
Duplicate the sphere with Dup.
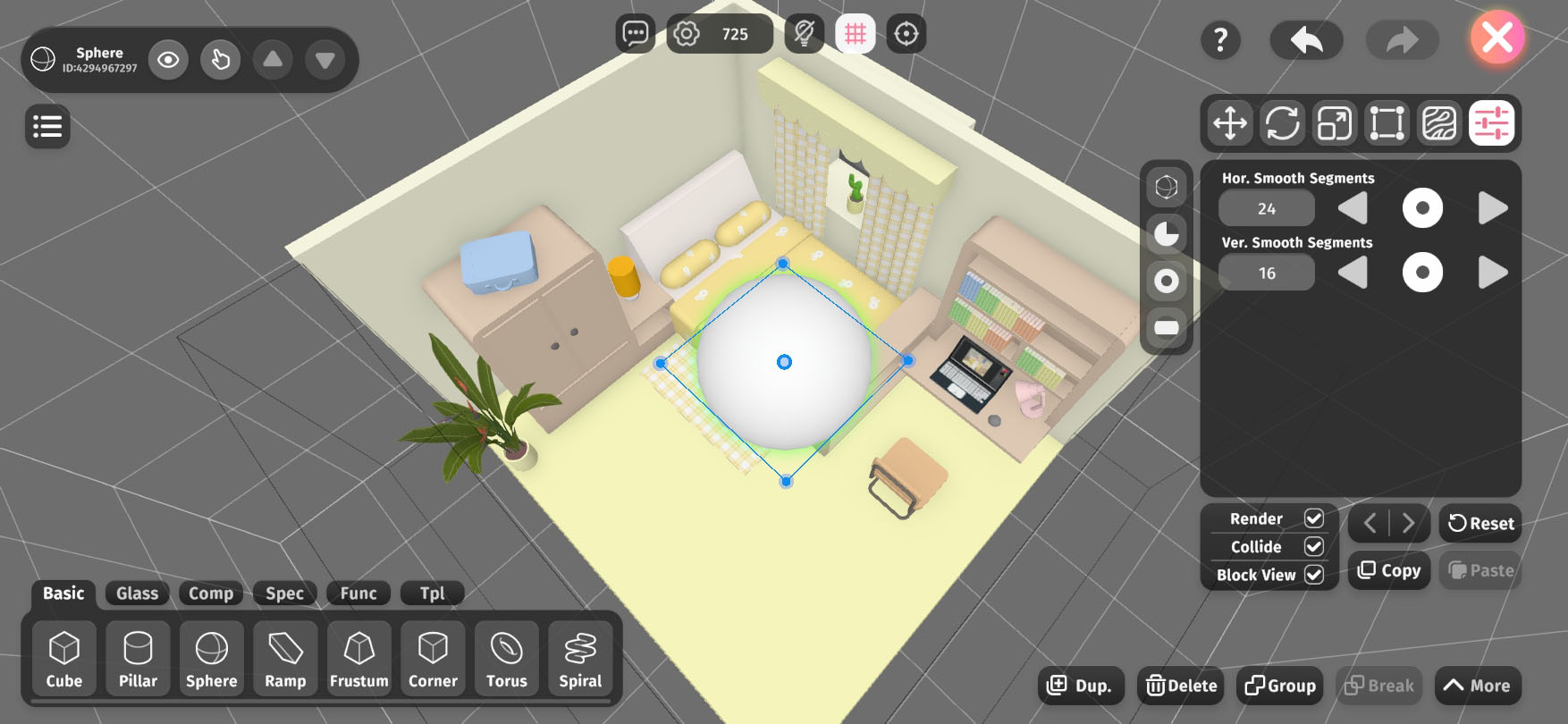tap(1080, 686)
